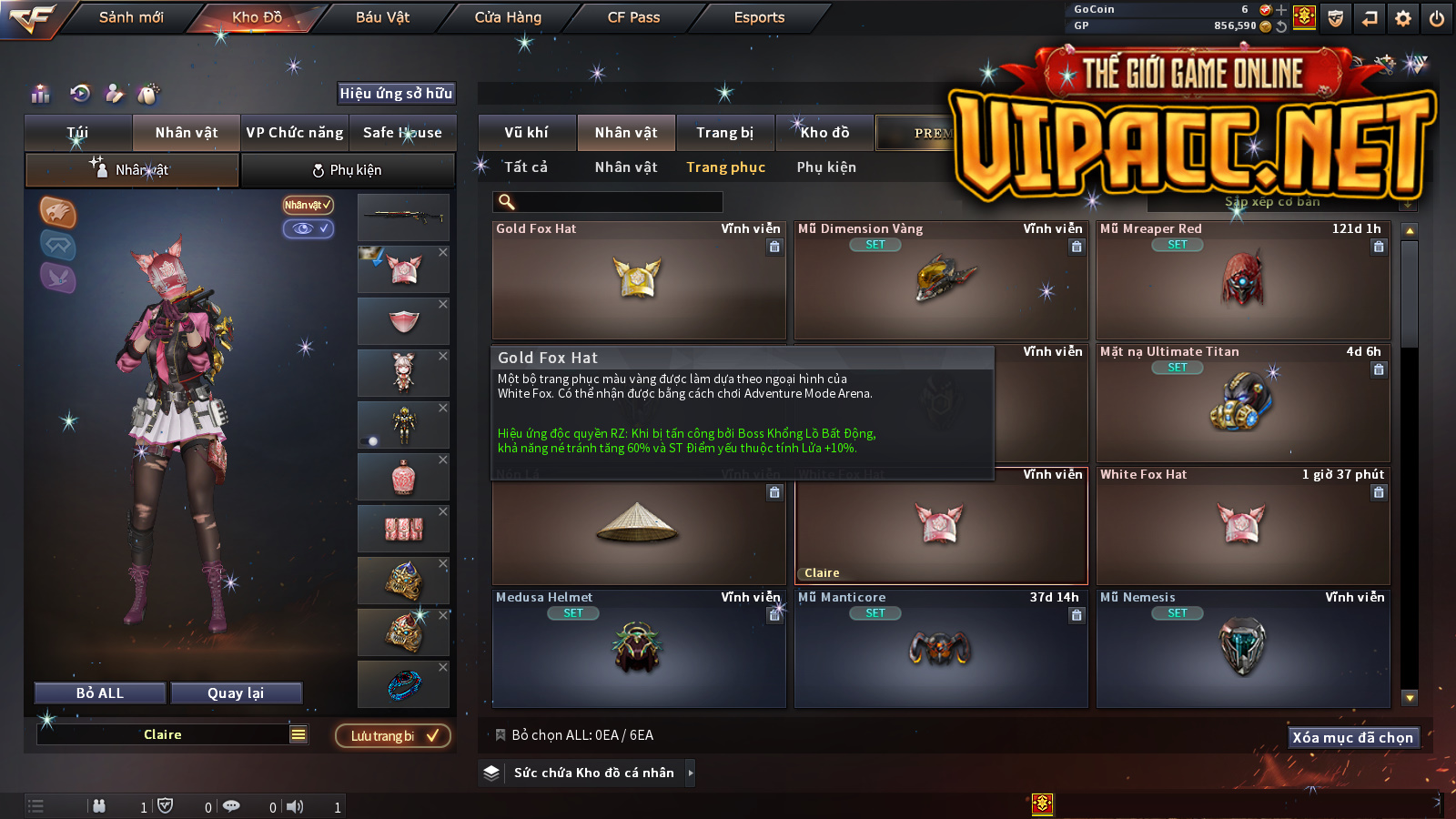Viewport: 1456px width, 819px height.
Task: Select the Vũ khí weapons tab
Action: click(x=527, y=133)
